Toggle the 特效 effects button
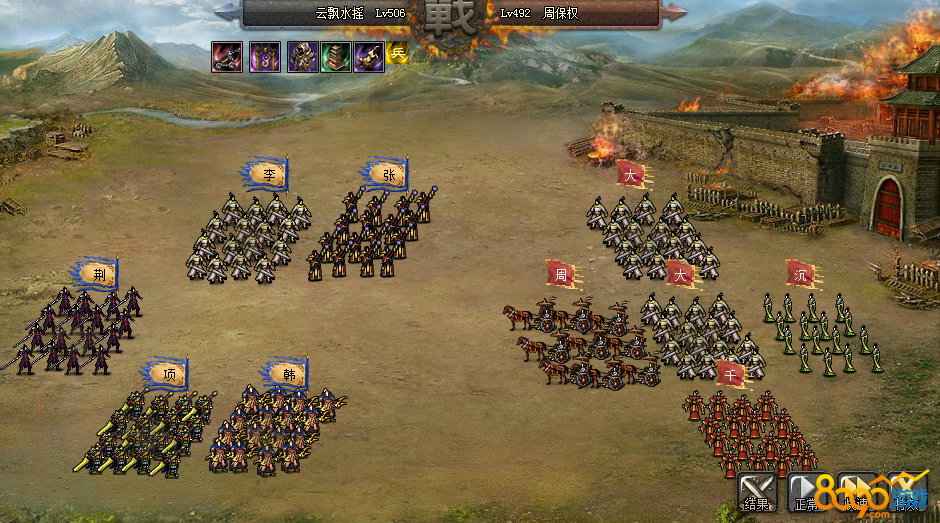 click(907, 491)
